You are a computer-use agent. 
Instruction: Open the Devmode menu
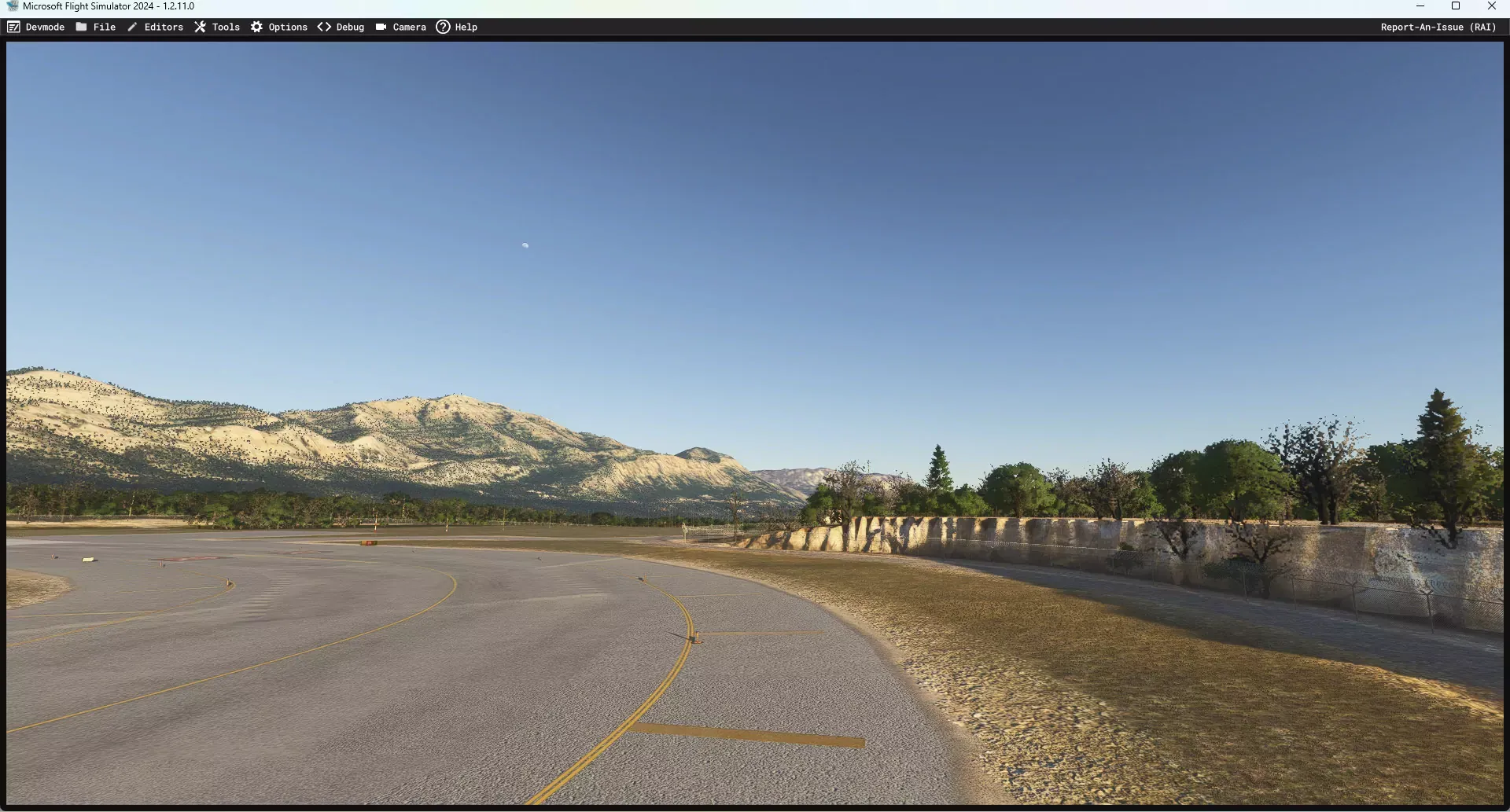point(36,27)
